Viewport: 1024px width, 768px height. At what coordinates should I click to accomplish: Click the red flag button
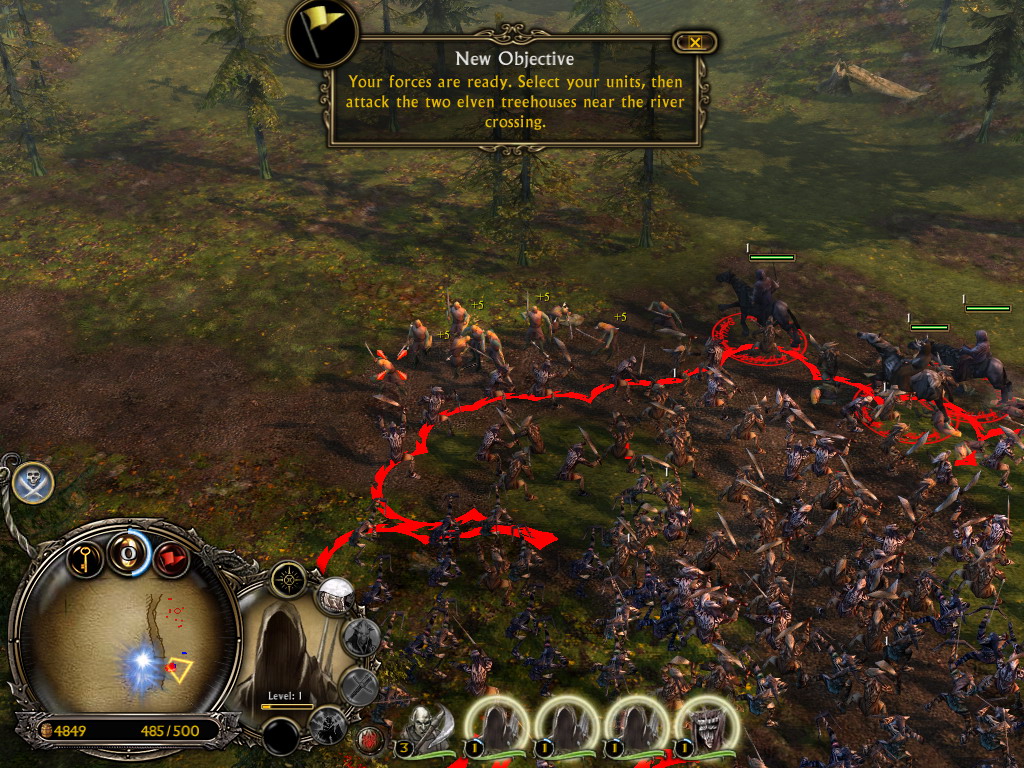pos(171,558)
